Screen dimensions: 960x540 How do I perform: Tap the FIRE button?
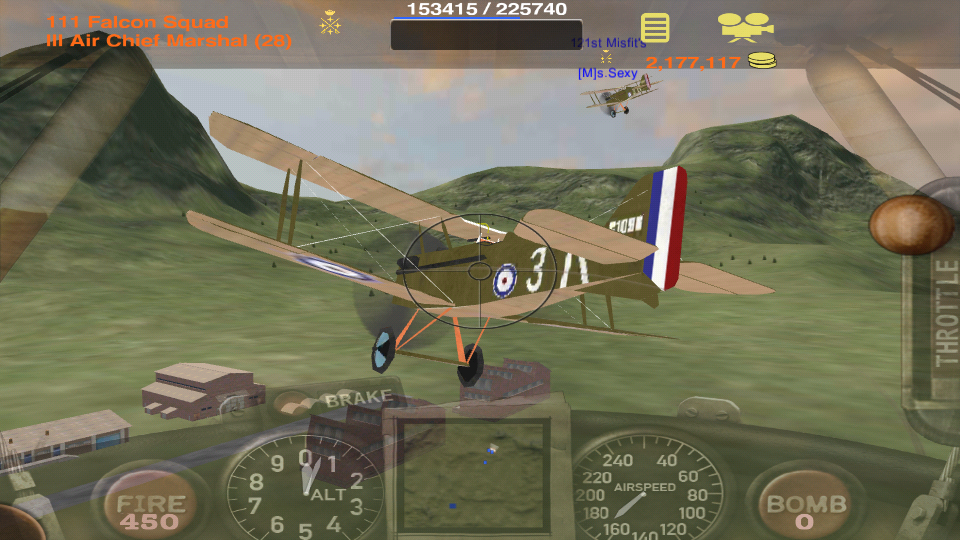click(151, 509)
